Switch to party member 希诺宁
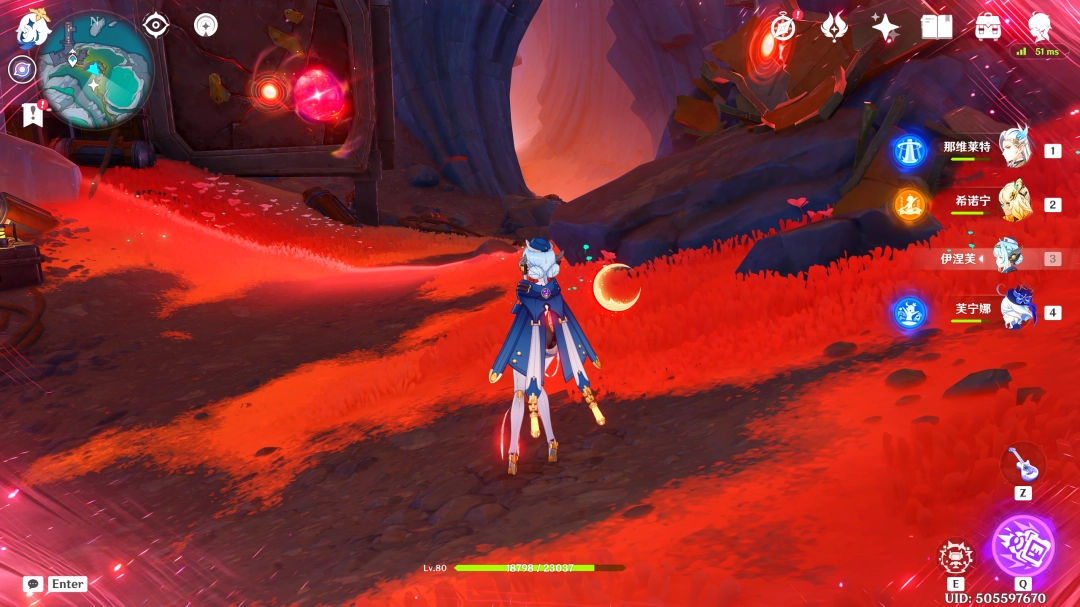 click(x=1014, y=203)
